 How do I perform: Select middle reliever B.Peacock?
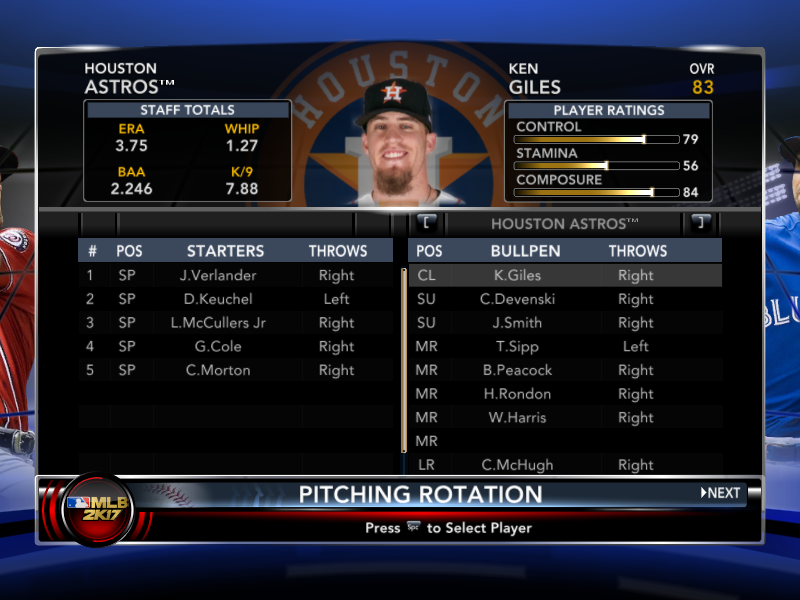click(x=525, y=370)
